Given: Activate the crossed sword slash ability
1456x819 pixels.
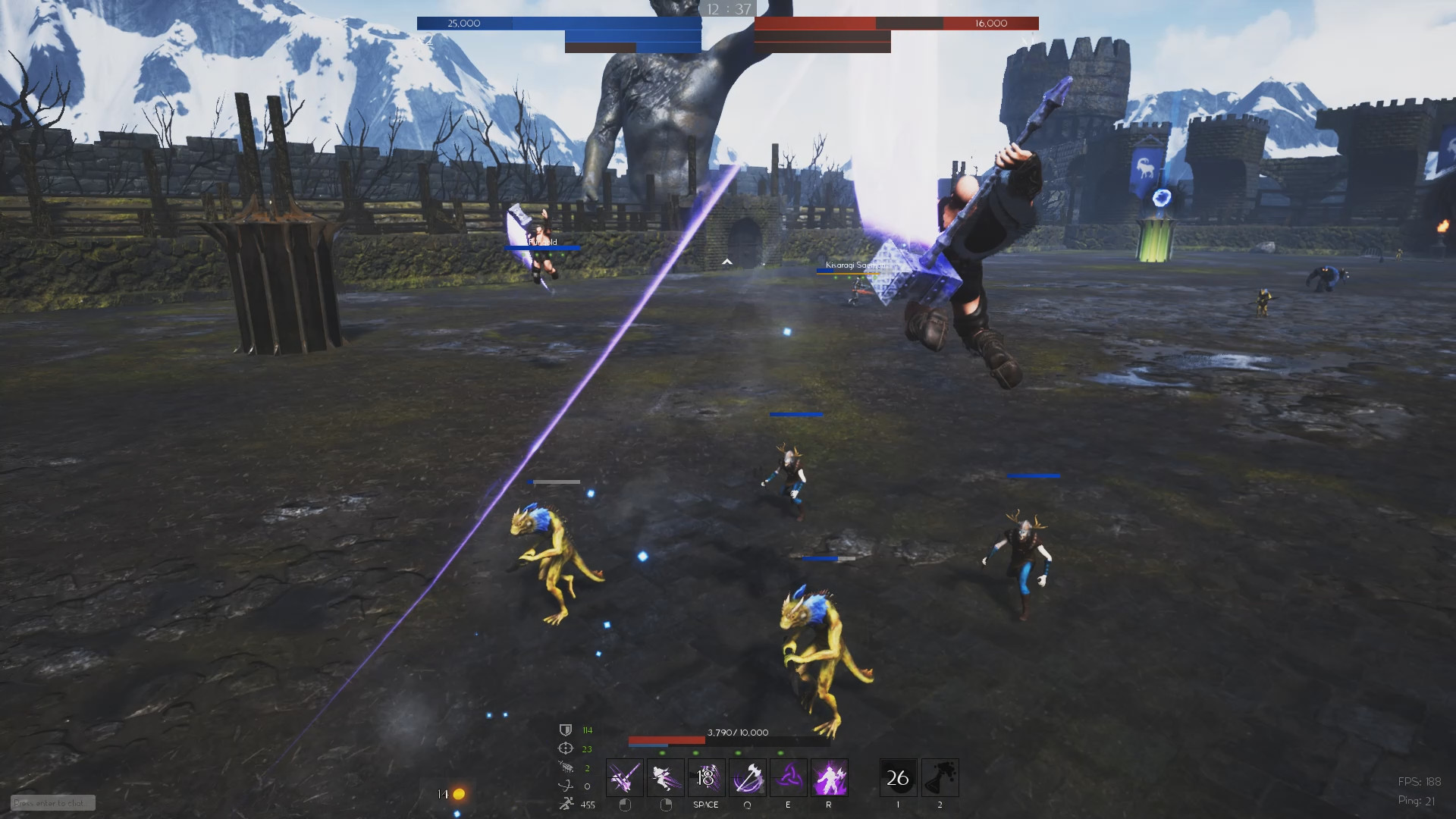Looking at the screenshot, I should point(624,777).
